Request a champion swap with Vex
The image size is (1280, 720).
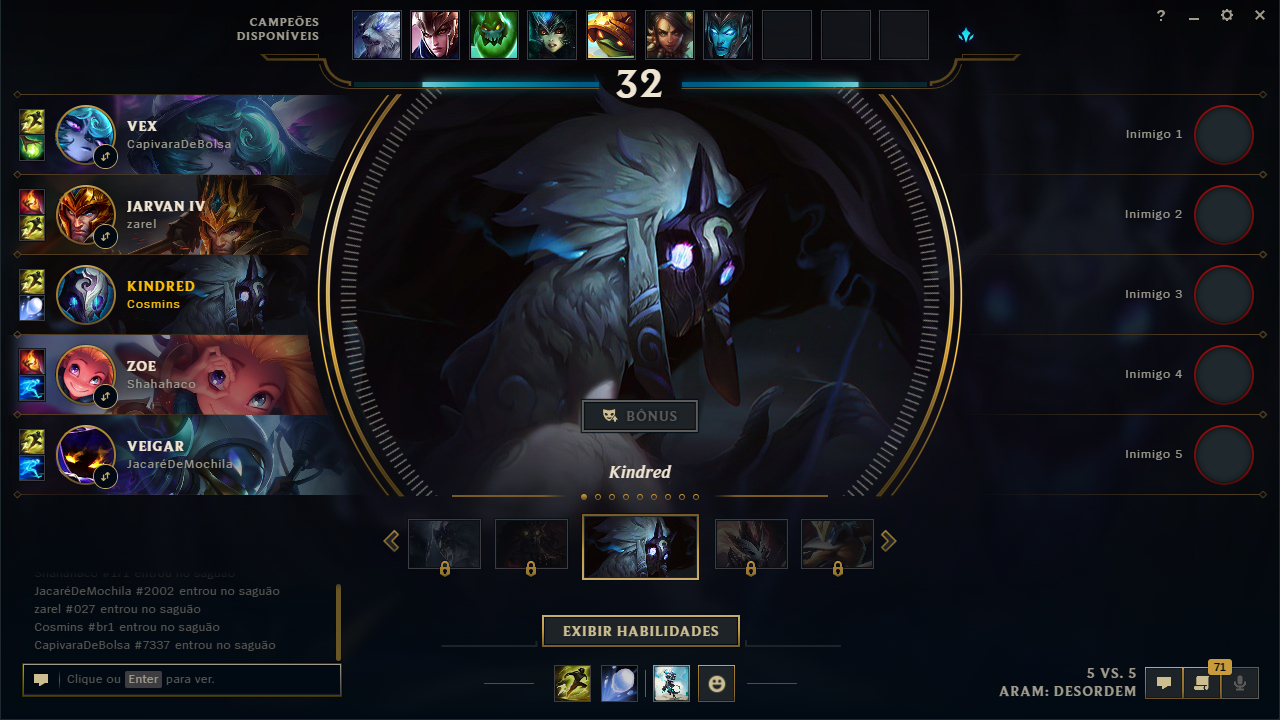[x=105, y=157]
